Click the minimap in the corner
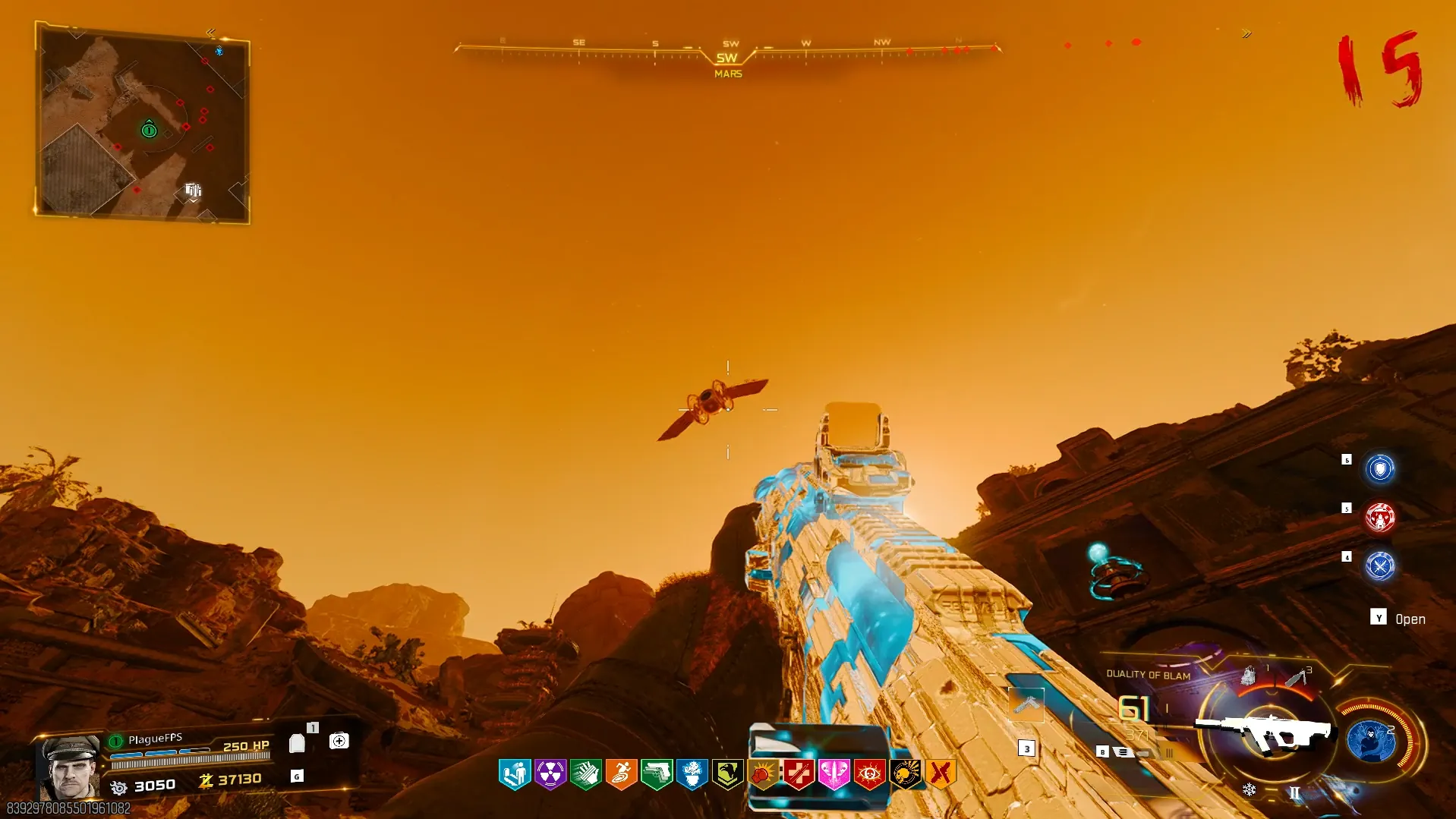This screenshot has height=819, width=1456. click(142, 124)
